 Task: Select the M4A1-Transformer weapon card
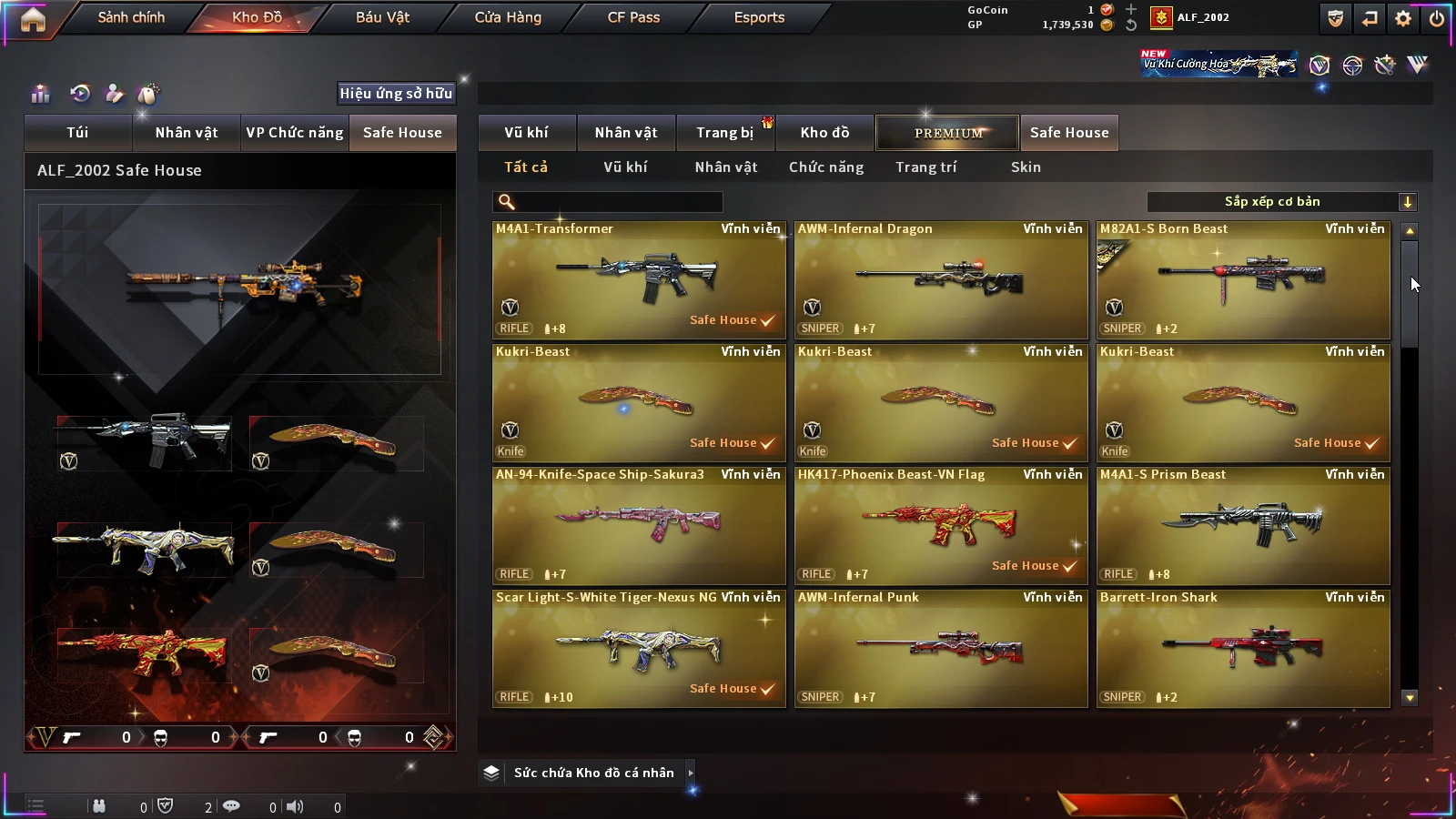coord(639,280)
